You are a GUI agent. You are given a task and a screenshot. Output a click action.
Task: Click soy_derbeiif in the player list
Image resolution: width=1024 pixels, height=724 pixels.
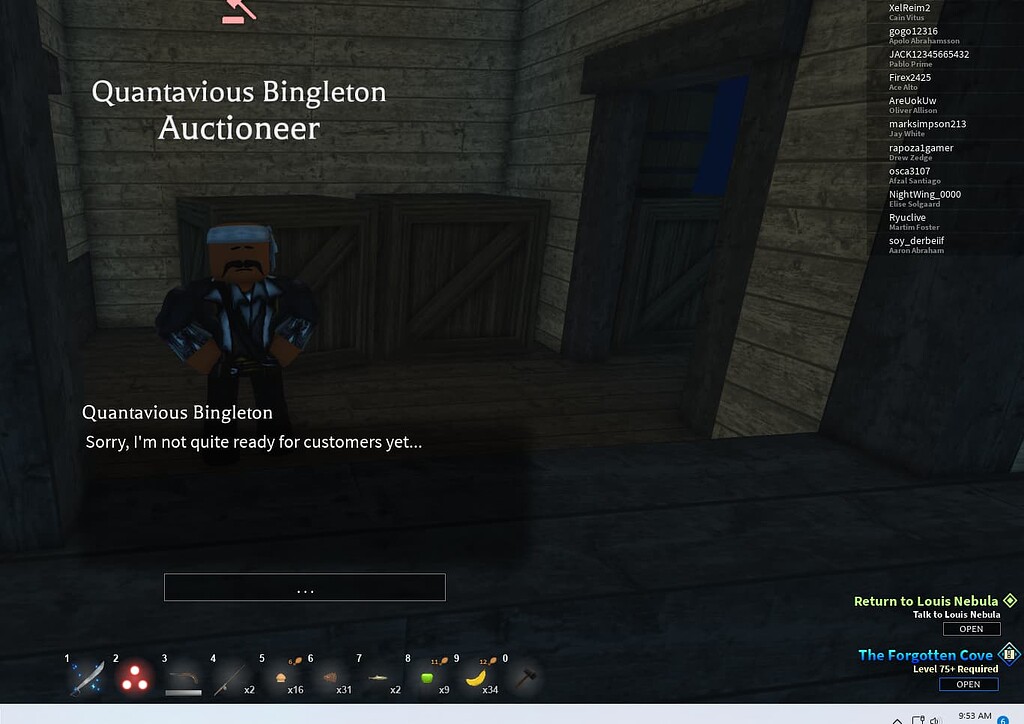[x=916, y=240]
